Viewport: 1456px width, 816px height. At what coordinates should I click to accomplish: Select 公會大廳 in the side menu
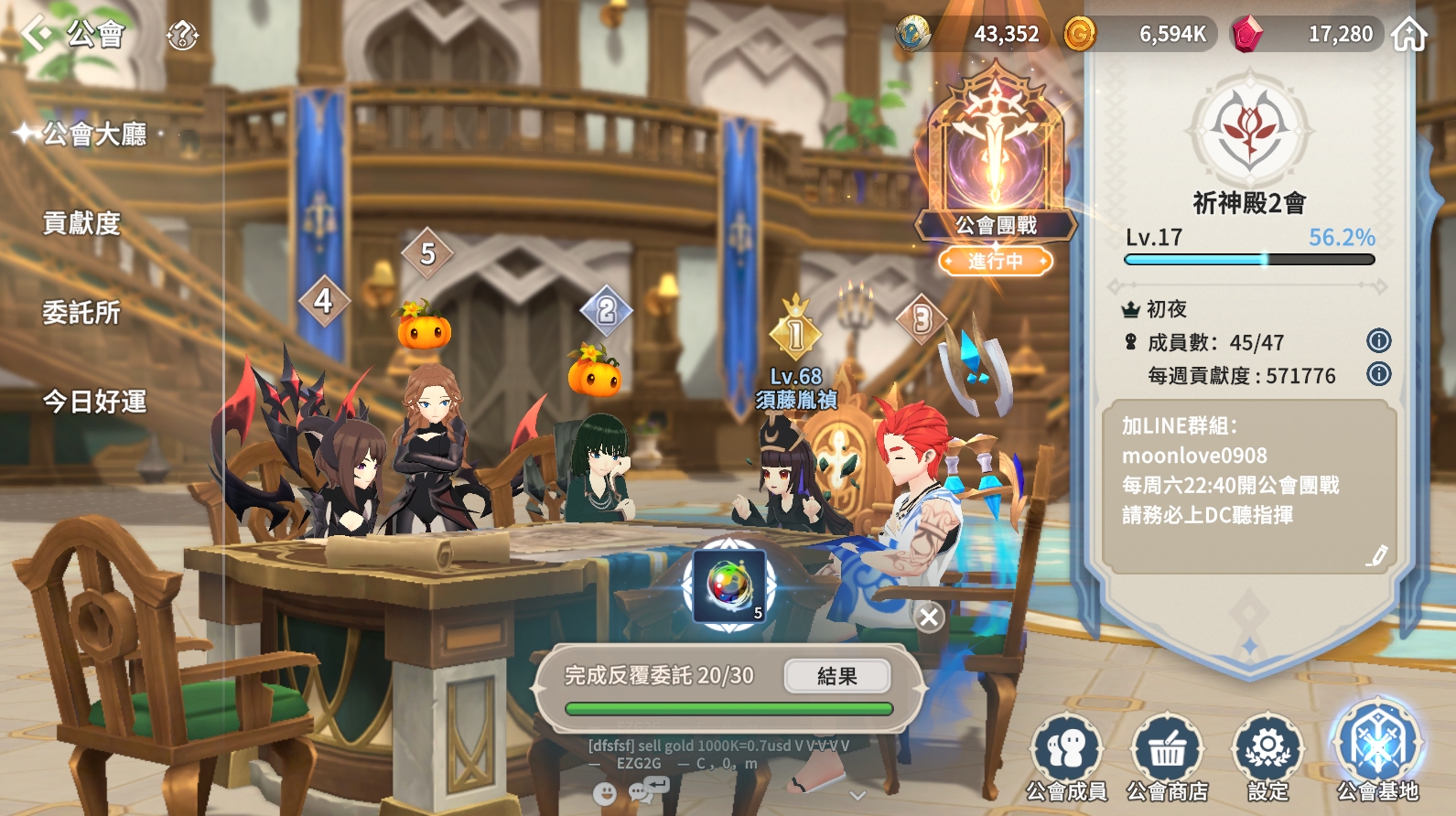click(x=94, y=134)
